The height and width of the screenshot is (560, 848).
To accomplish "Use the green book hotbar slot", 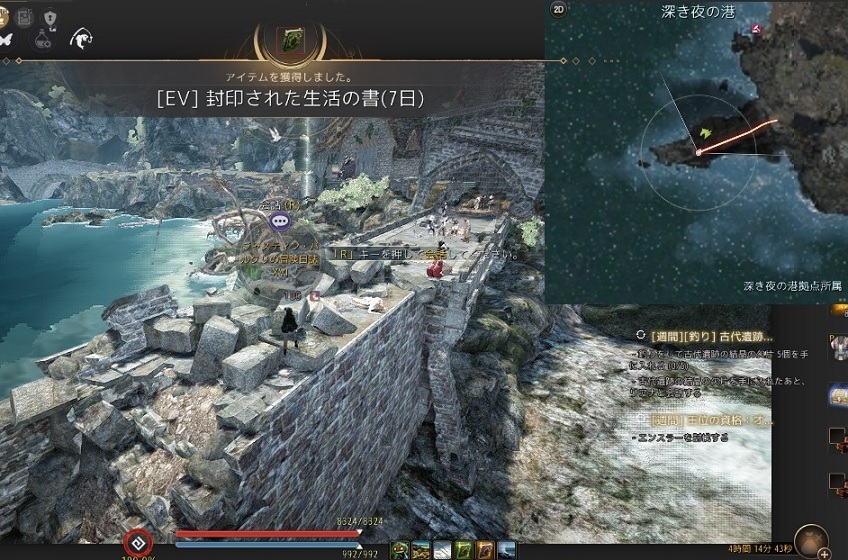I will (x=463, y=550).
